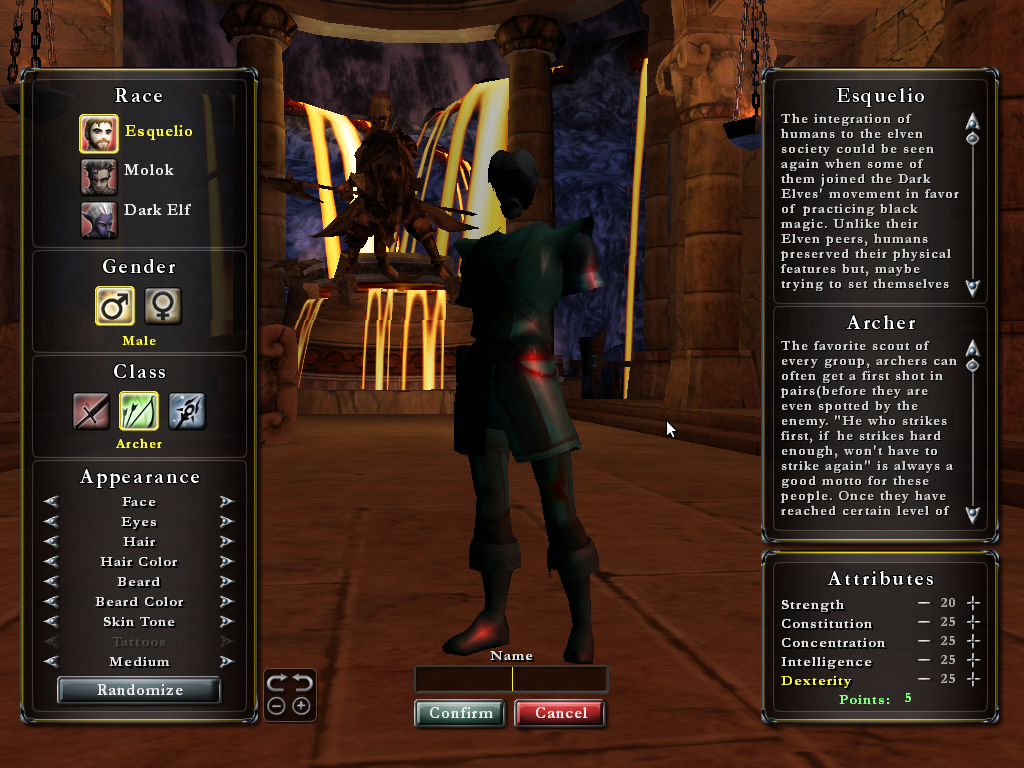
Task: Confirm the character creation
Action: (x=460, y=713)
